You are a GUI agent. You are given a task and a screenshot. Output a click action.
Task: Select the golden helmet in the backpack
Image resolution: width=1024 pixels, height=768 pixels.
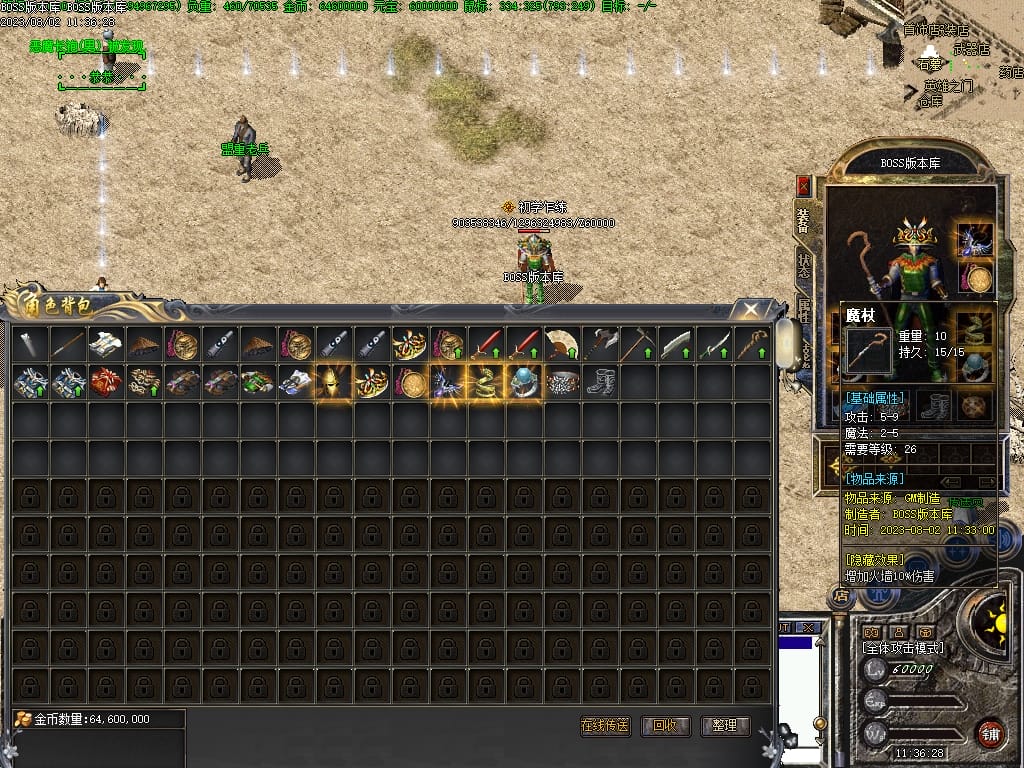click(x=334, y=382)
